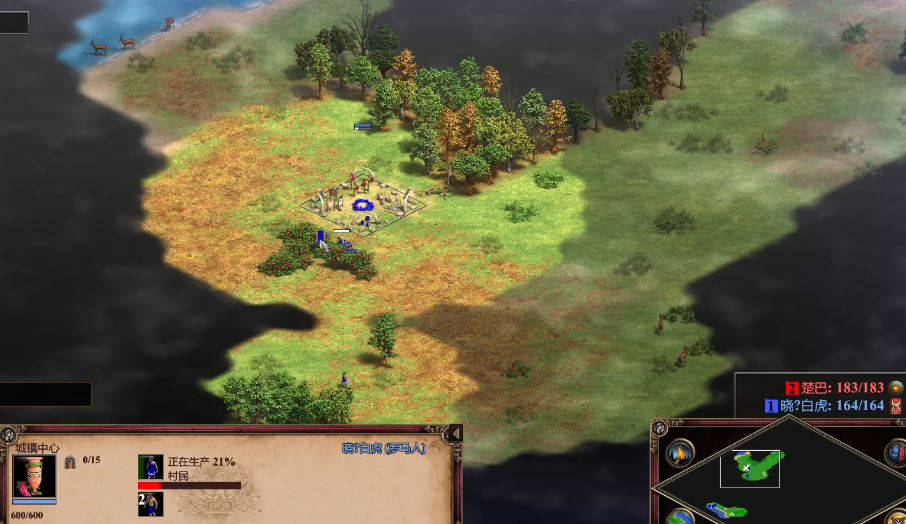Image resolution: width=906 pixels, height=524 pixels.
Task: Toggle the flame signal button beside minimap
Action: (681, 454)
